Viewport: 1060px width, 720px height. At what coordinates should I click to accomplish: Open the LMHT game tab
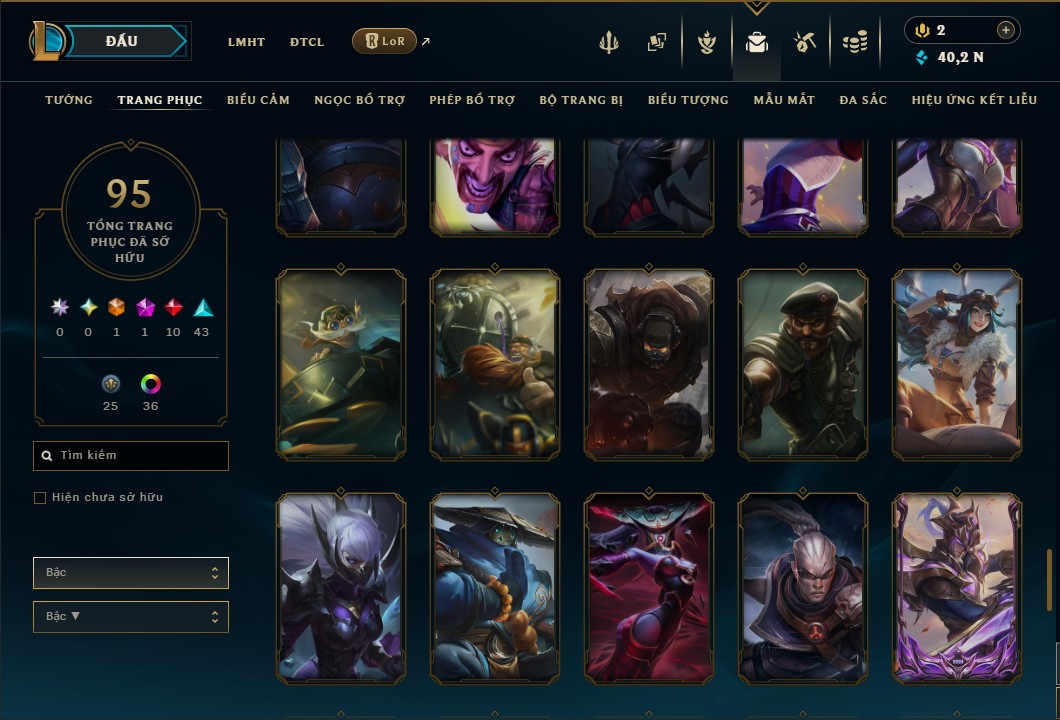point(246,42)
